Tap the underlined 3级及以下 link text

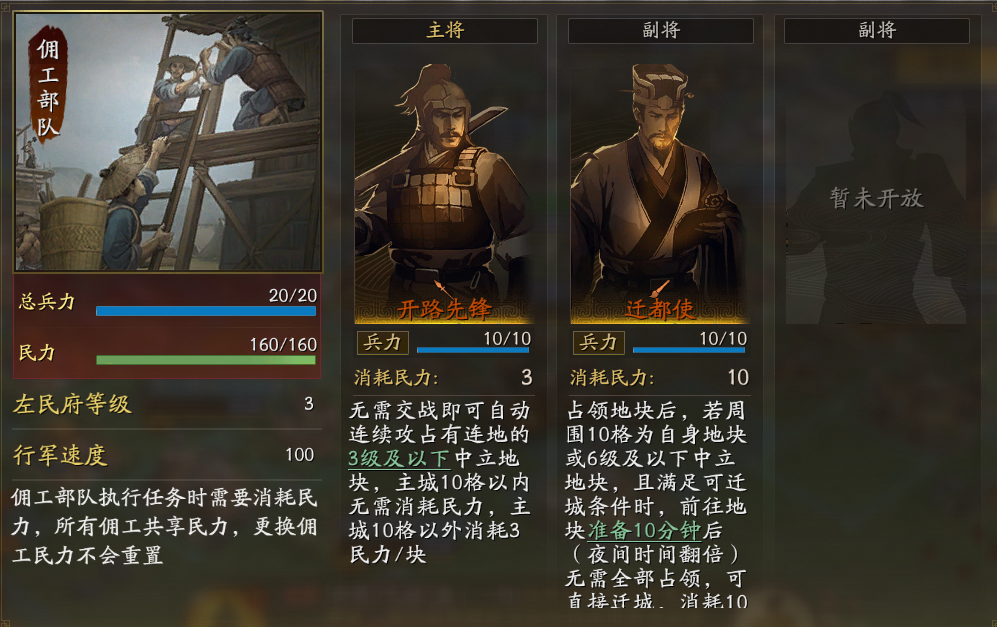[x=399, y=458]
